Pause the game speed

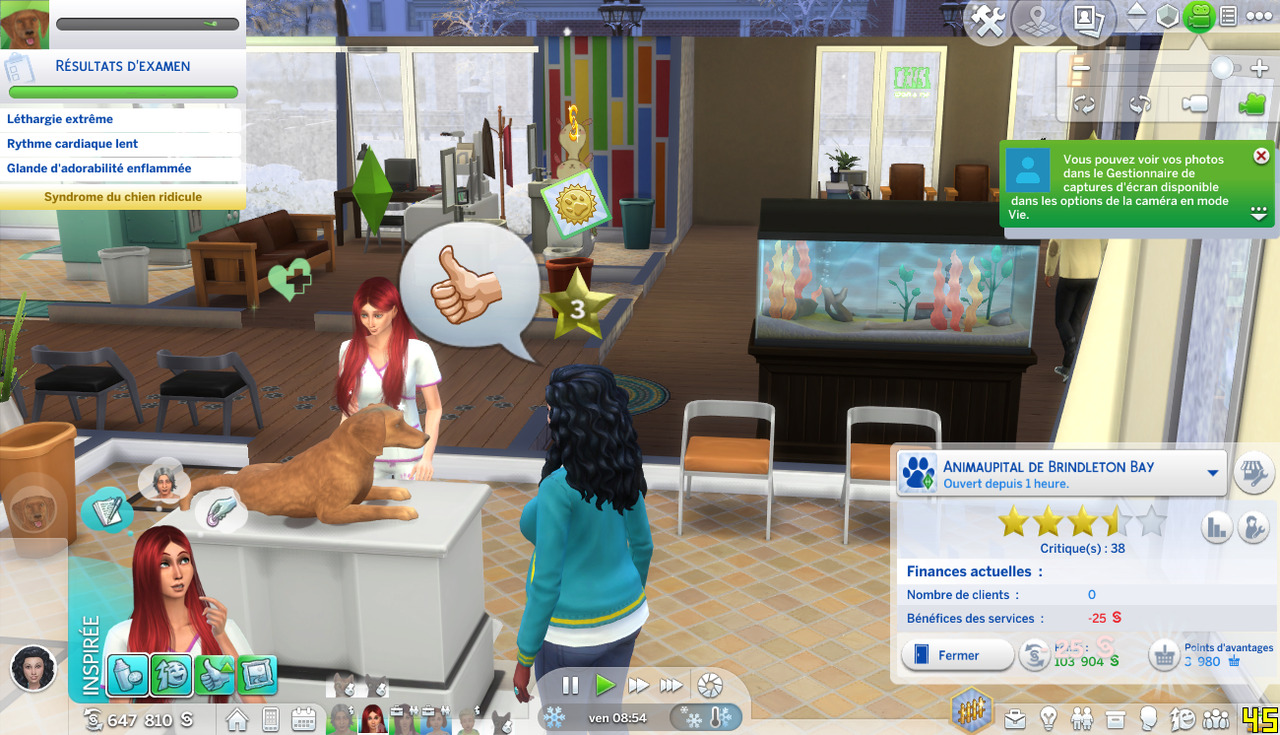(570, 685)
